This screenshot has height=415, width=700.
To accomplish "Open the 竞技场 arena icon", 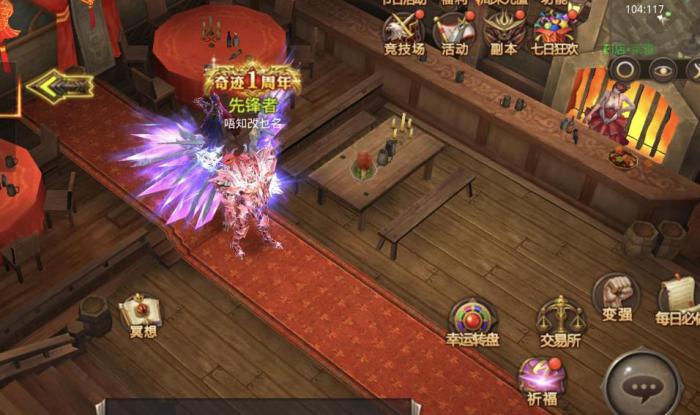I will click(x=403, y=29).
